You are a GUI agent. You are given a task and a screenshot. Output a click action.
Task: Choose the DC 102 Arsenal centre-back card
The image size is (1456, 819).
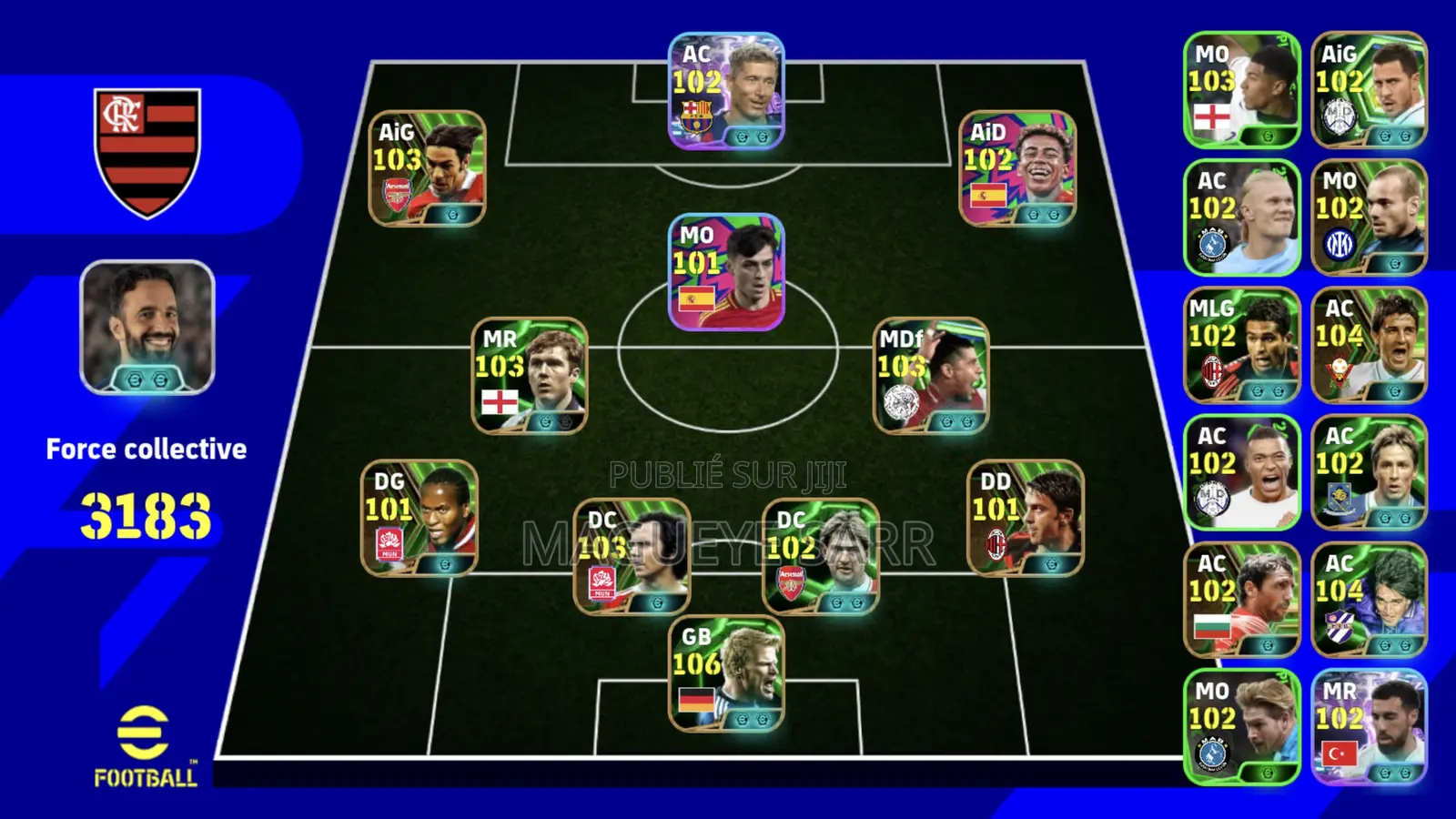[x=821, y=556]
